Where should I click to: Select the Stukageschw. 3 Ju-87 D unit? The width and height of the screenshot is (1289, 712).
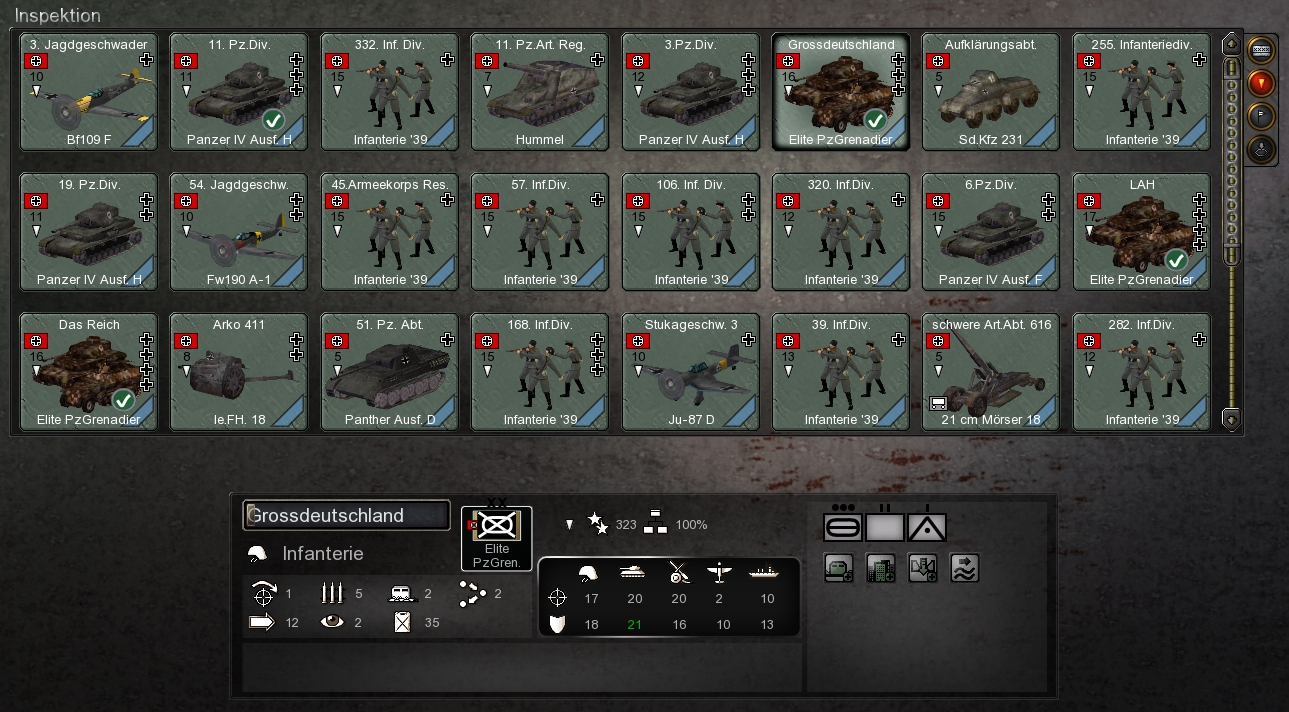(690, 371)
